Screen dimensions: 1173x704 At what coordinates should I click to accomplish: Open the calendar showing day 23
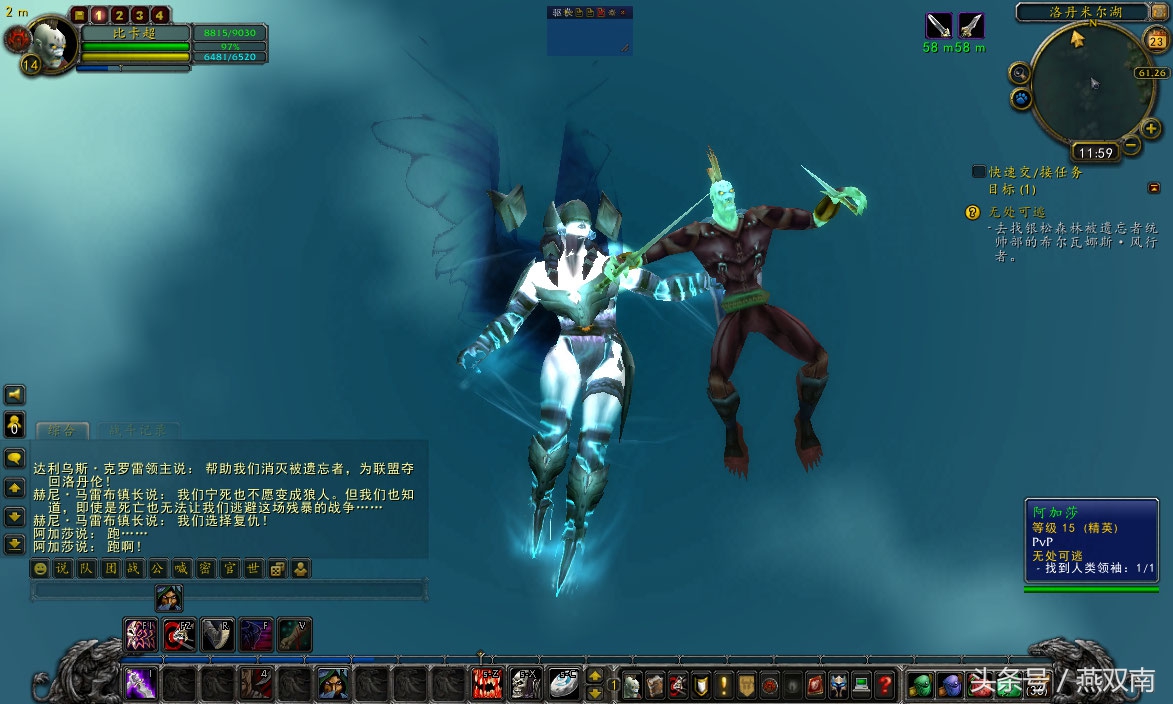1157,41
